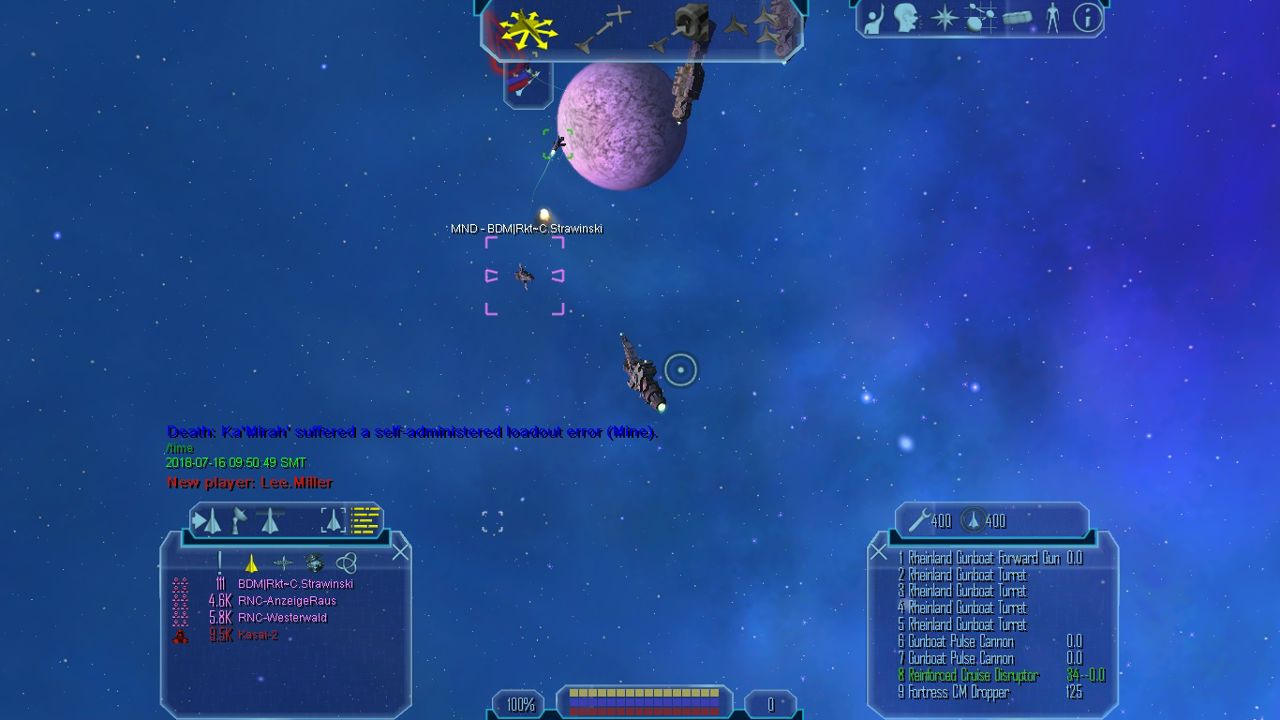1280x720 pixels.
Task: Select BDM|Rkt~C.Strawinski in the contact list
Action: 295,584
